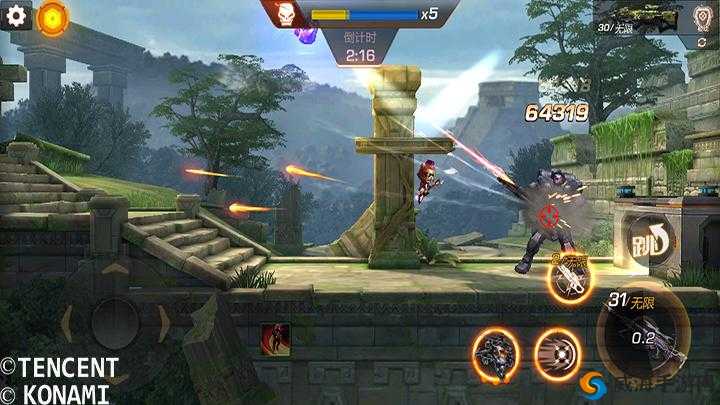Use the secondary gun button above skills
This screenshot has width=720, height=405.
(572, 279)
